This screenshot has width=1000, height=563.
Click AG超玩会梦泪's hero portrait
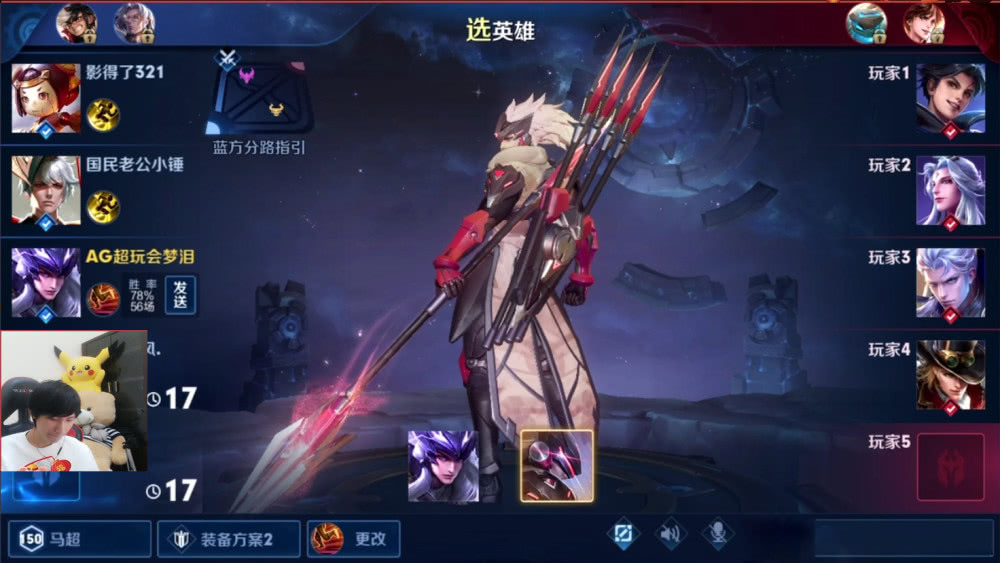(x=46, y=283)
